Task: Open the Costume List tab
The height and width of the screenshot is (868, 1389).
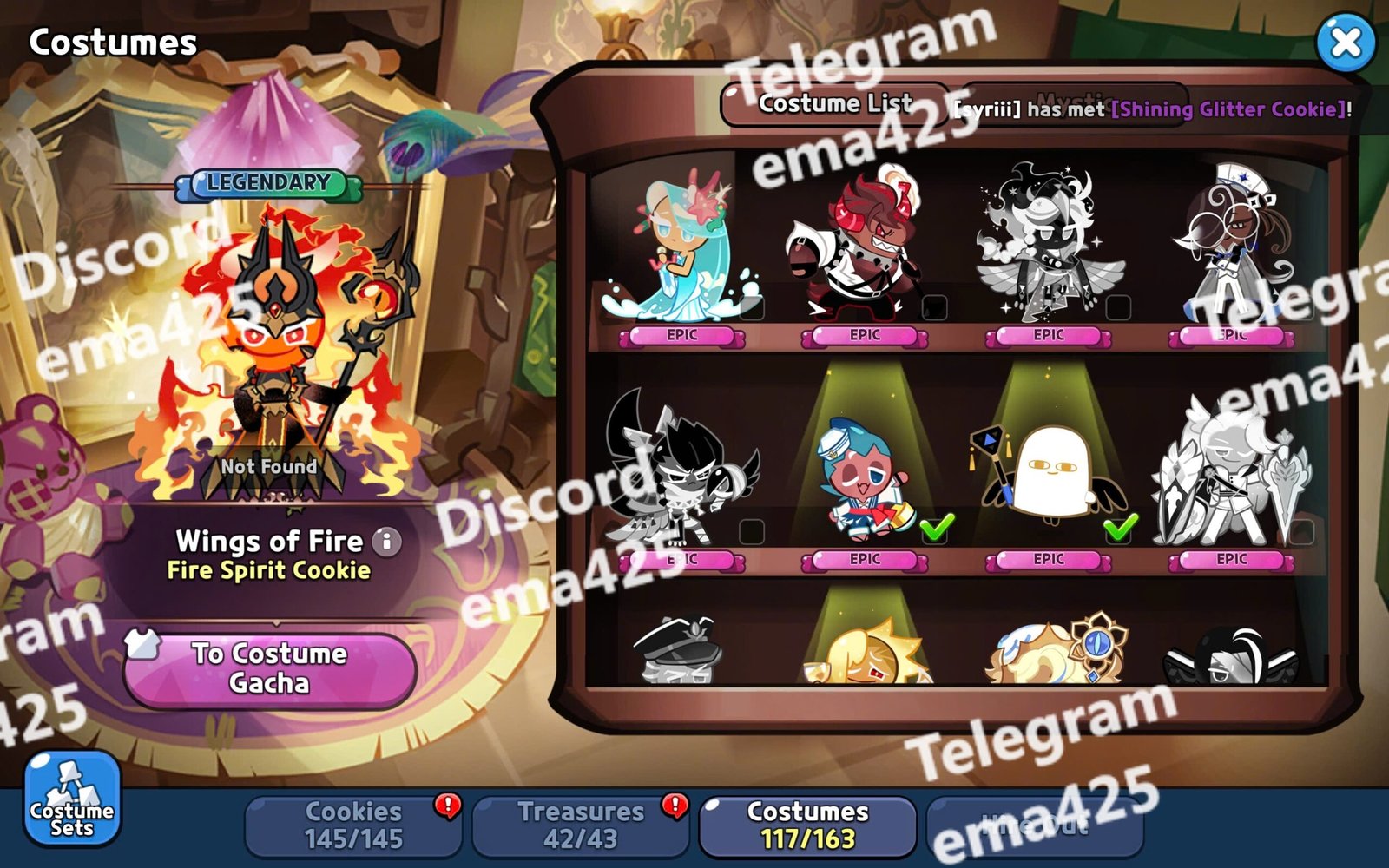Action: pos(834,104)
